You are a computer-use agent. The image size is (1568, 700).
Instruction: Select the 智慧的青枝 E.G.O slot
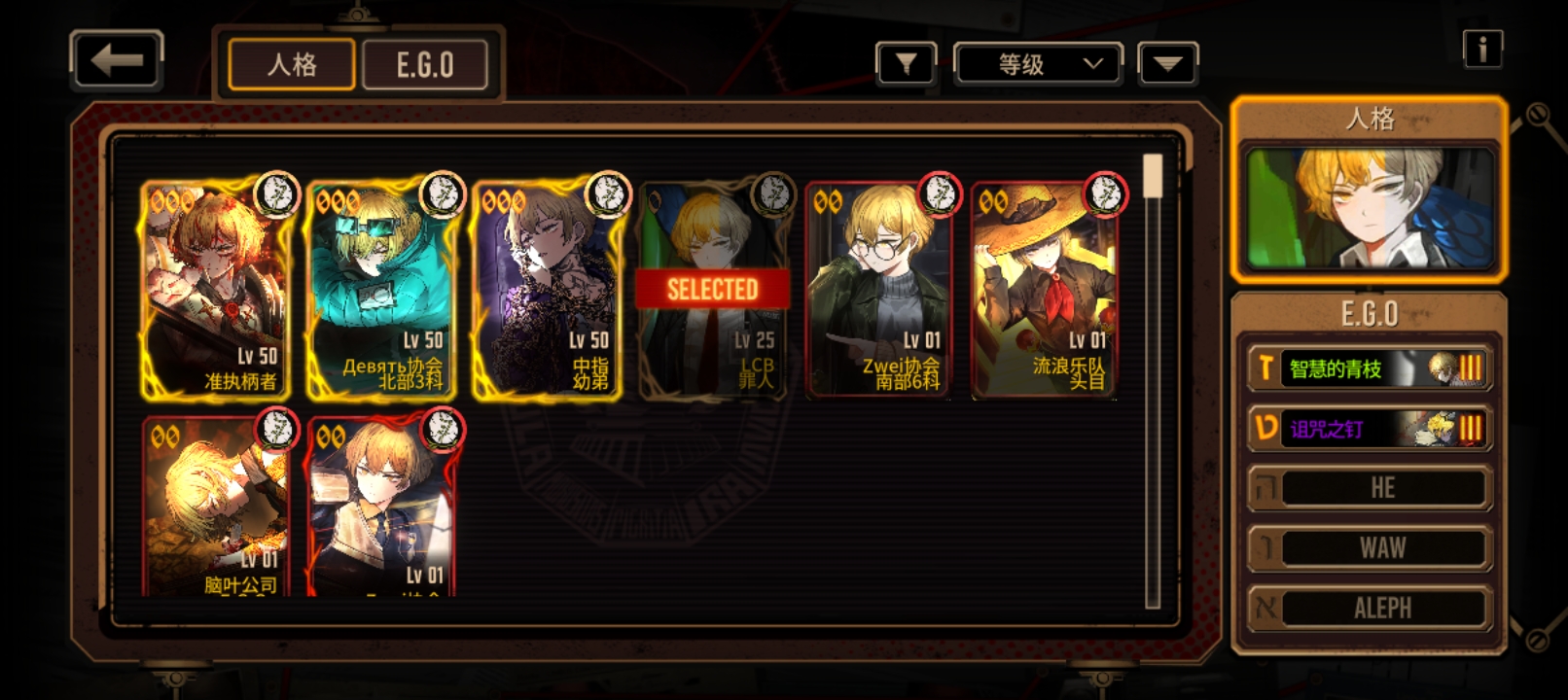click(1370, 368)
